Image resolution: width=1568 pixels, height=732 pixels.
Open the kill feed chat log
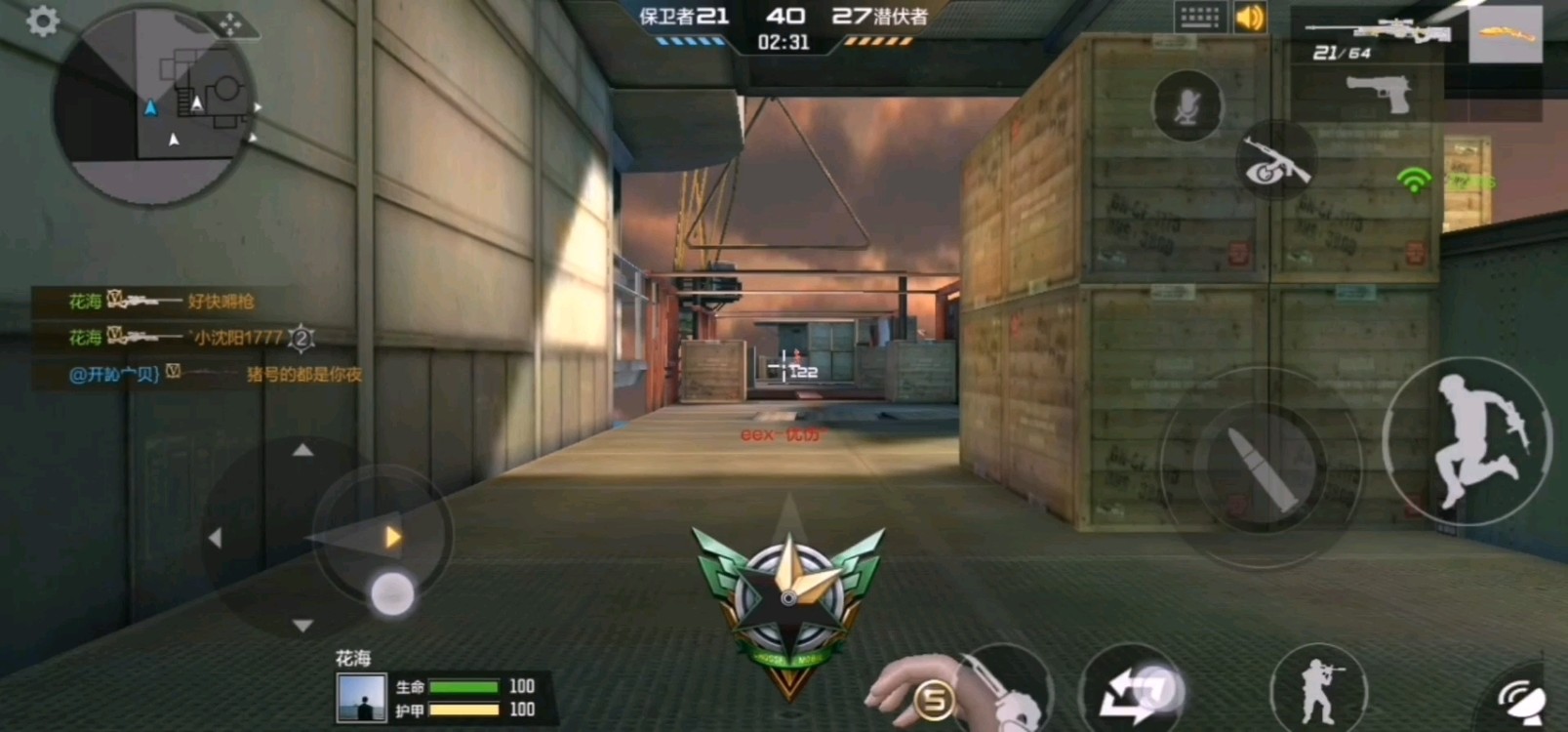click(x=195, y=337)
